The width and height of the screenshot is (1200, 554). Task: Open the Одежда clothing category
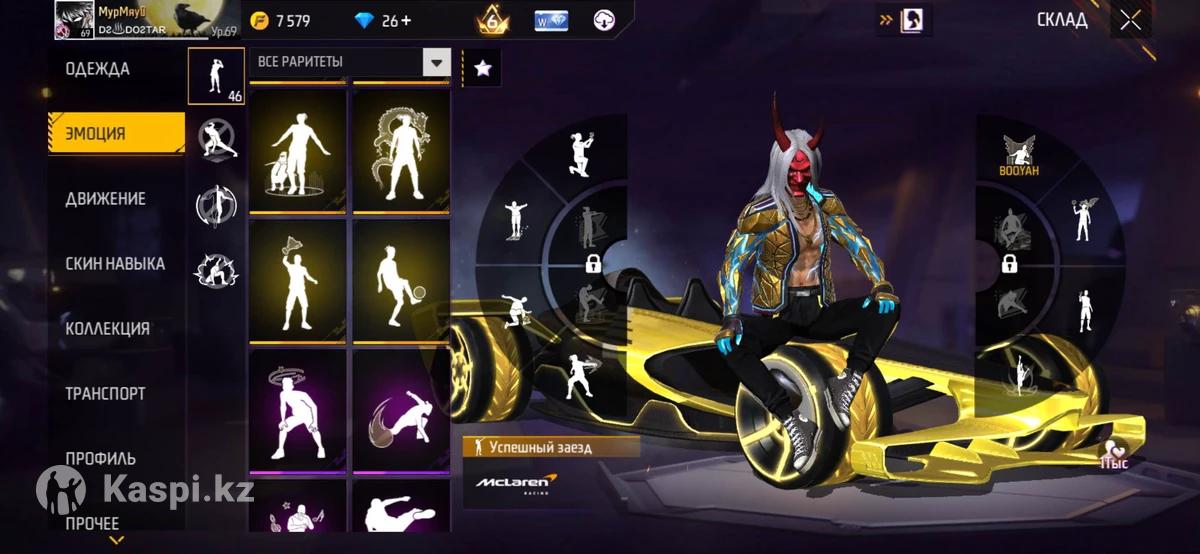pyautogui.click(x=98, y=69)
